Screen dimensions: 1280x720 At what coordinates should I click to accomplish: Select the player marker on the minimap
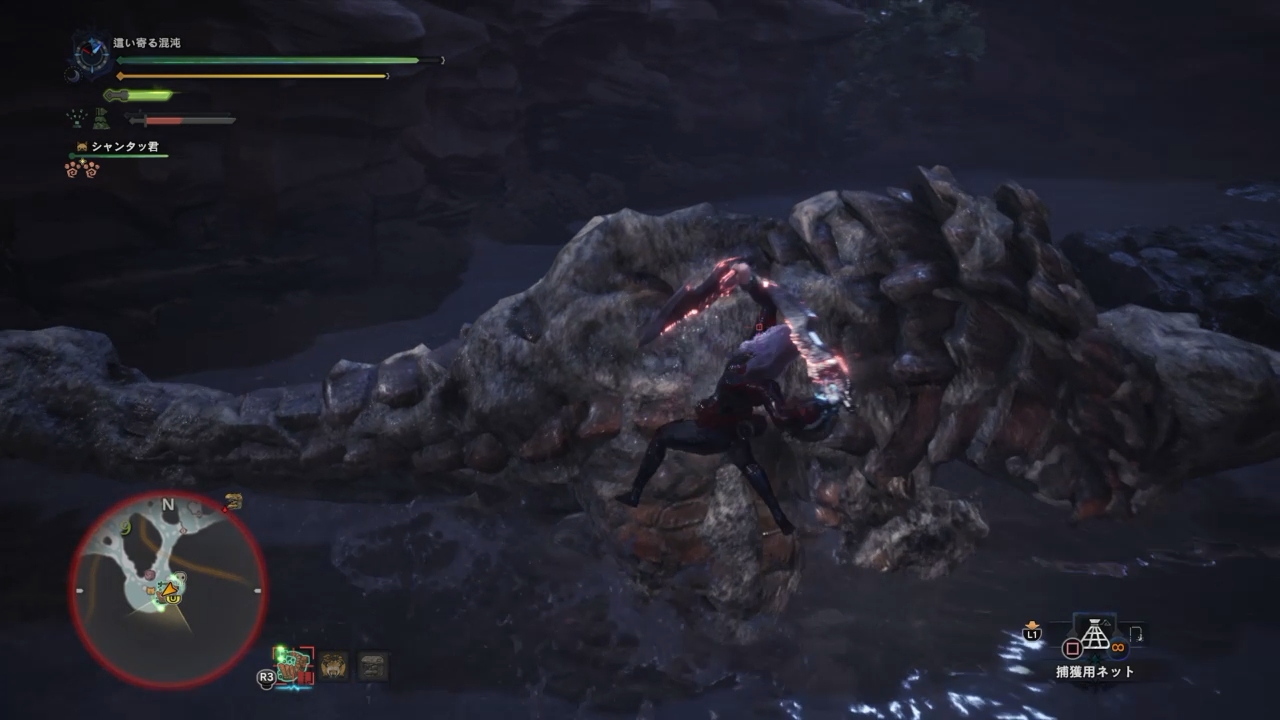click(x=171, y=590)
